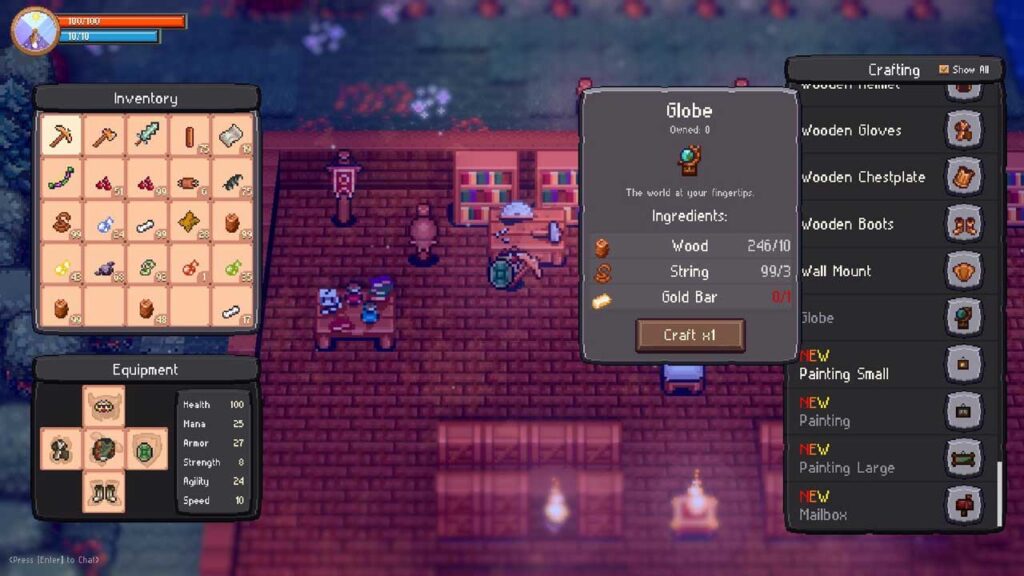Viewport: 1024px width, 576px height.
Task: Select the equipped boots slot
Action: click(x=104, y=491)
